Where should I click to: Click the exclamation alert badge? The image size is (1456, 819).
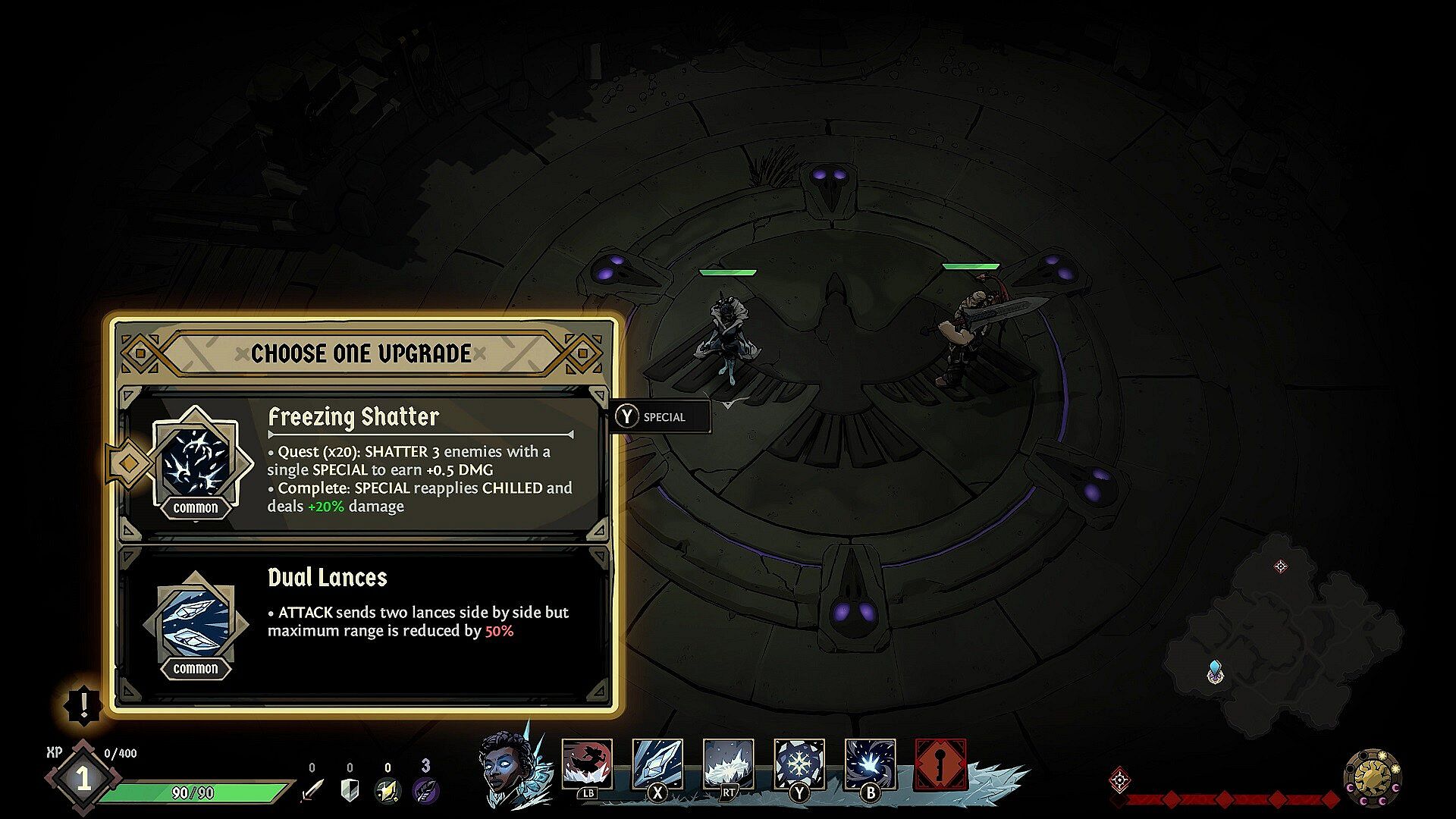click(x=83, y=705)
